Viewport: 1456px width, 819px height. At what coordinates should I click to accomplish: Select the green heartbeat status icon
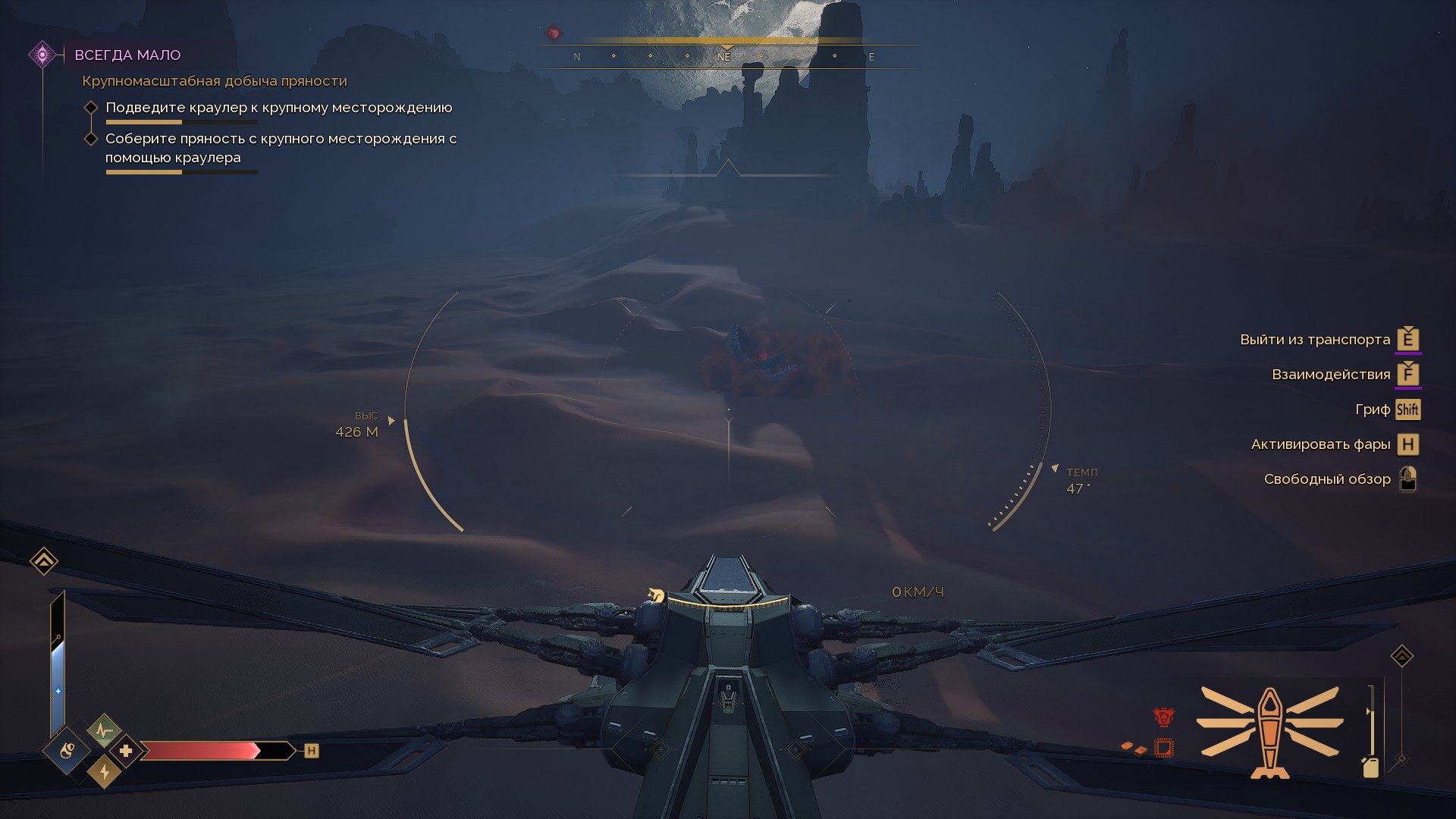pos(104,730)
